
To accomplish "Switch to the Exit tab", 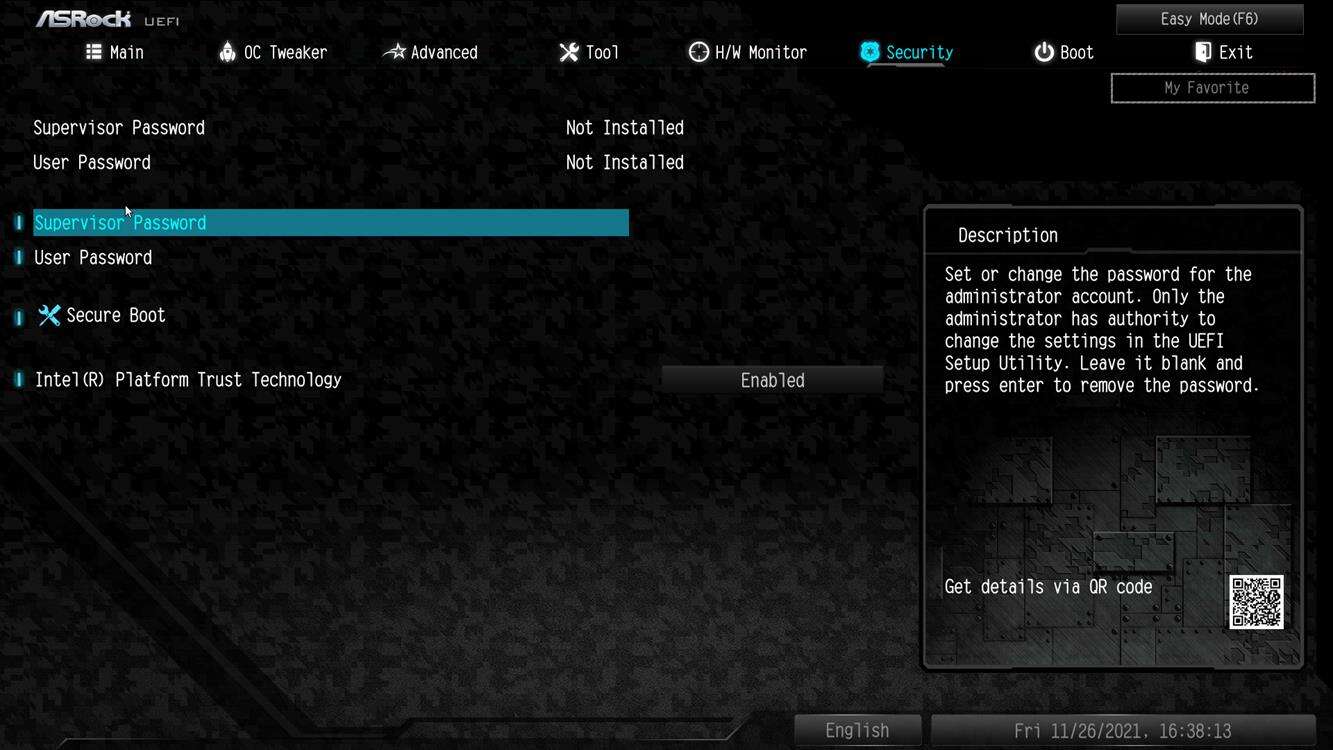I will 1223,51.
